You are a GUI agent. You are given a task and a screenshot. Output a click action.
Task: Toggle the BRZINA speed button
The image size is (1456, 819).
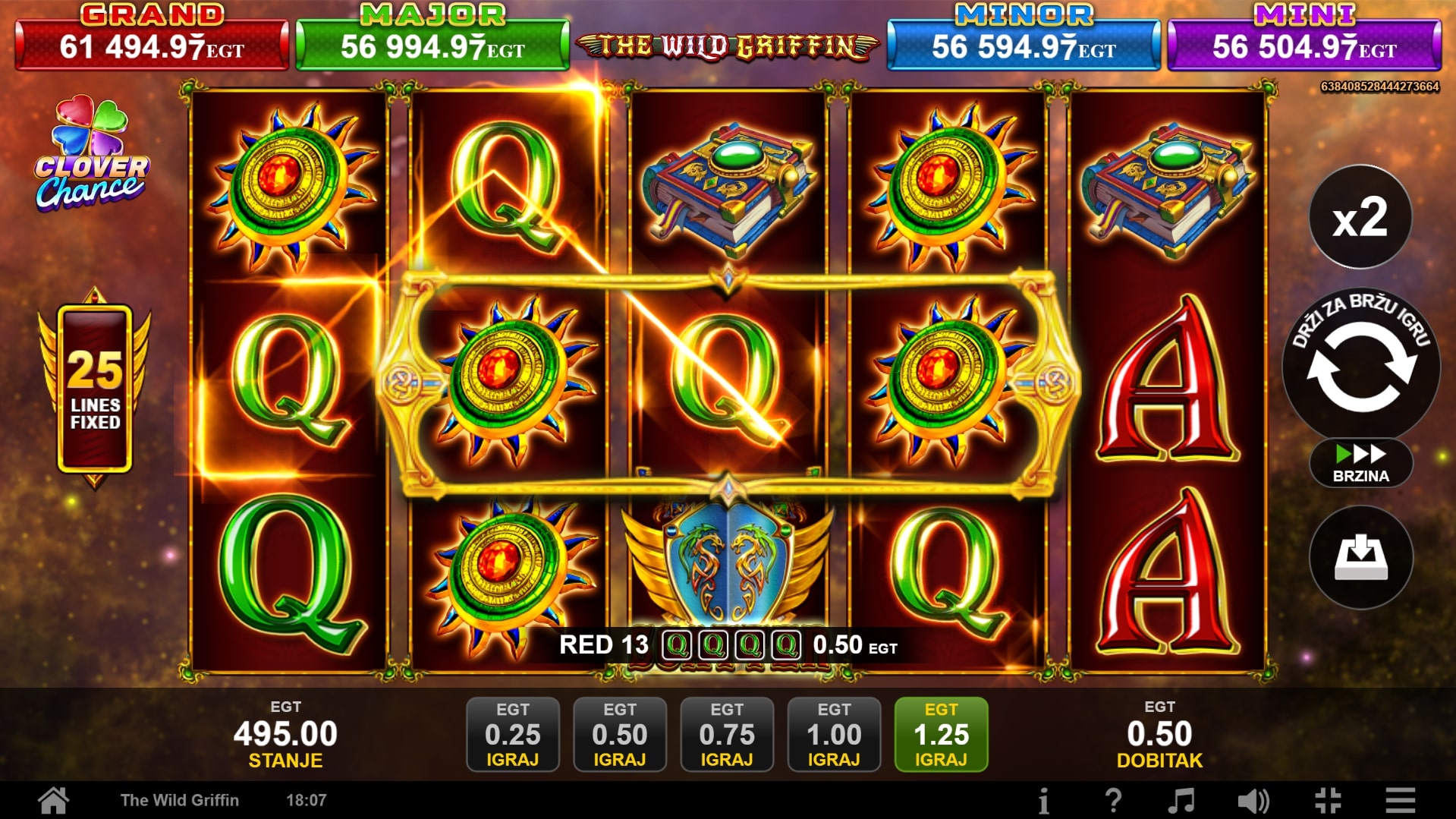(x=1360, y=463)
